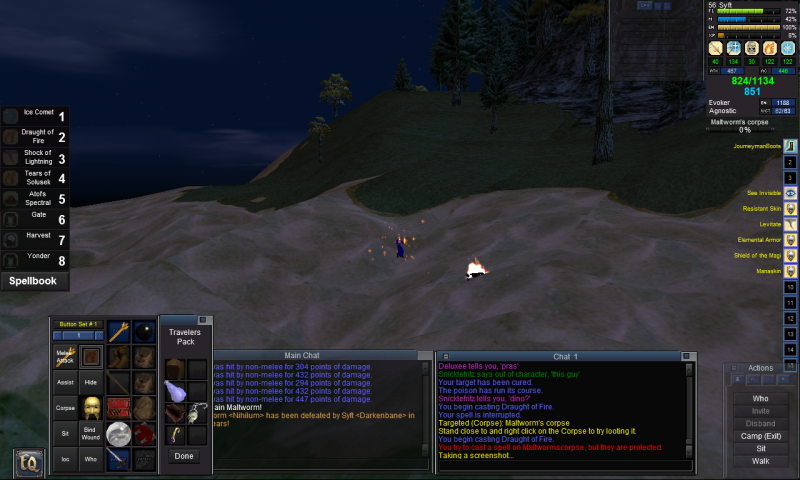This screenshot has width=800, height=480.
Task: Open the Spellbook
Action: pyautogui.click(x=35, y=281)
